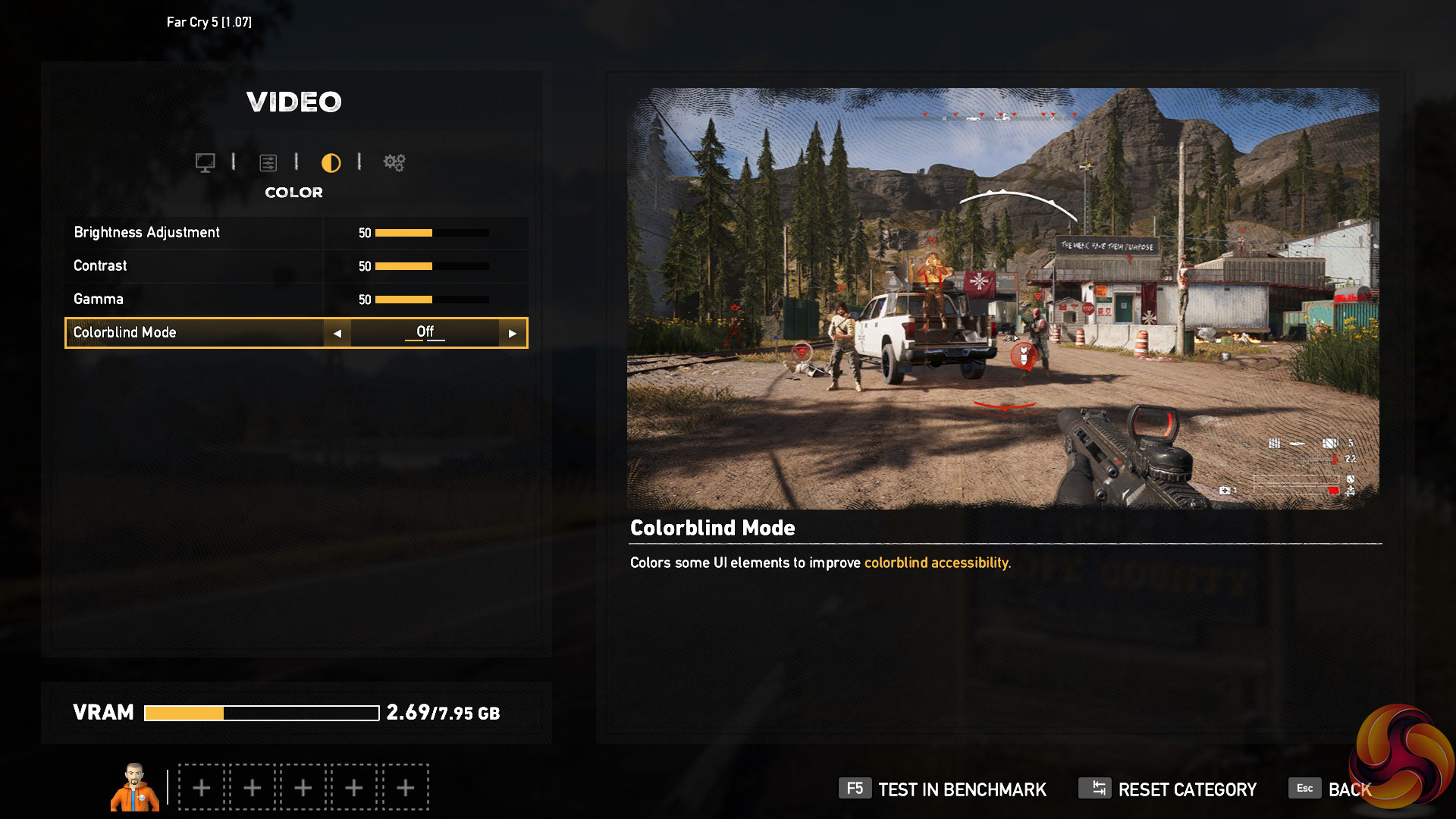1456x819 pixels.
Task: Click the player avatar portrait
Action: coord(135,787)
